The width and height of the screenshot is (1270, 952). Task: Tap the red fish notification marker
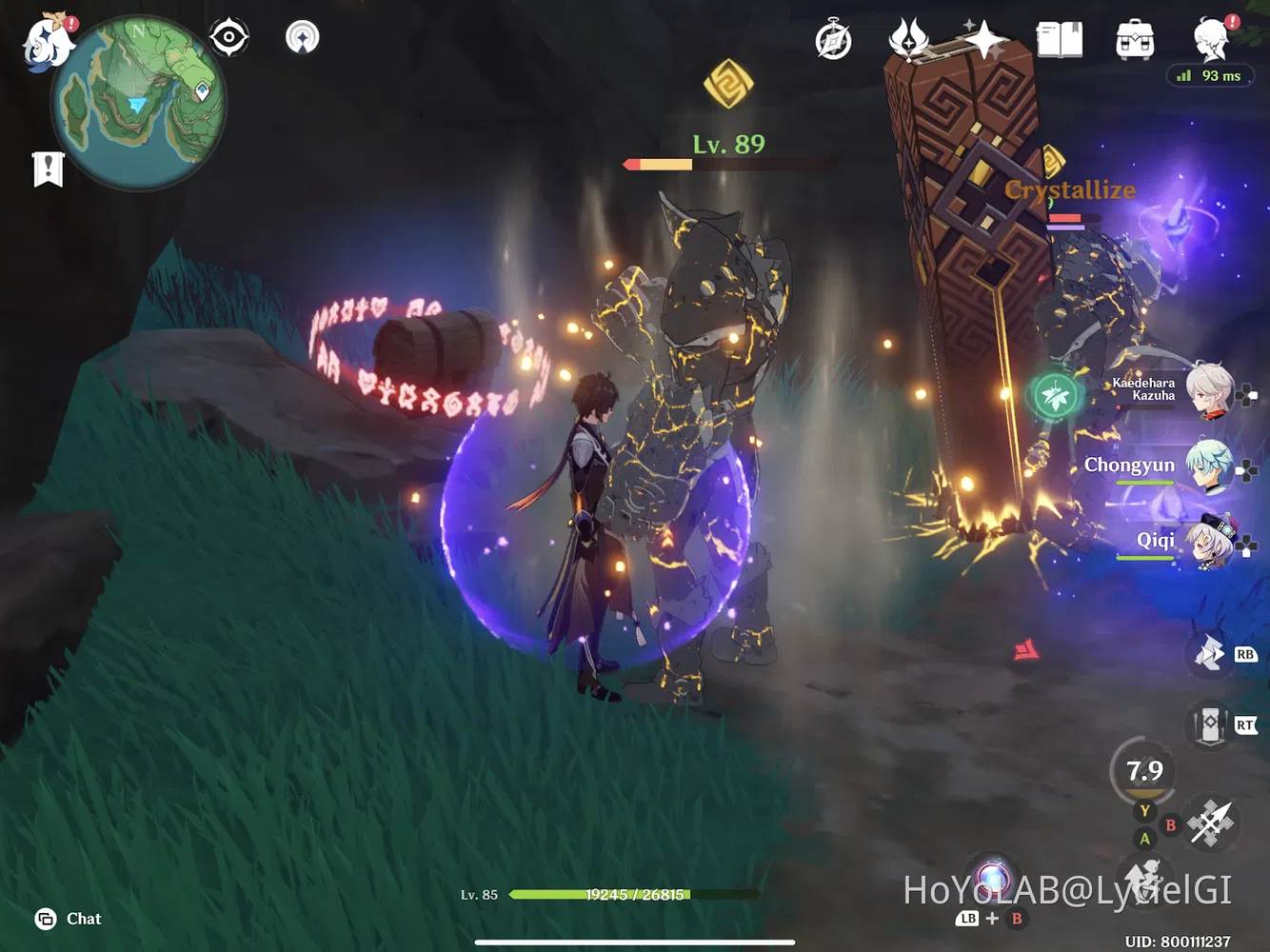point(1027,648)
